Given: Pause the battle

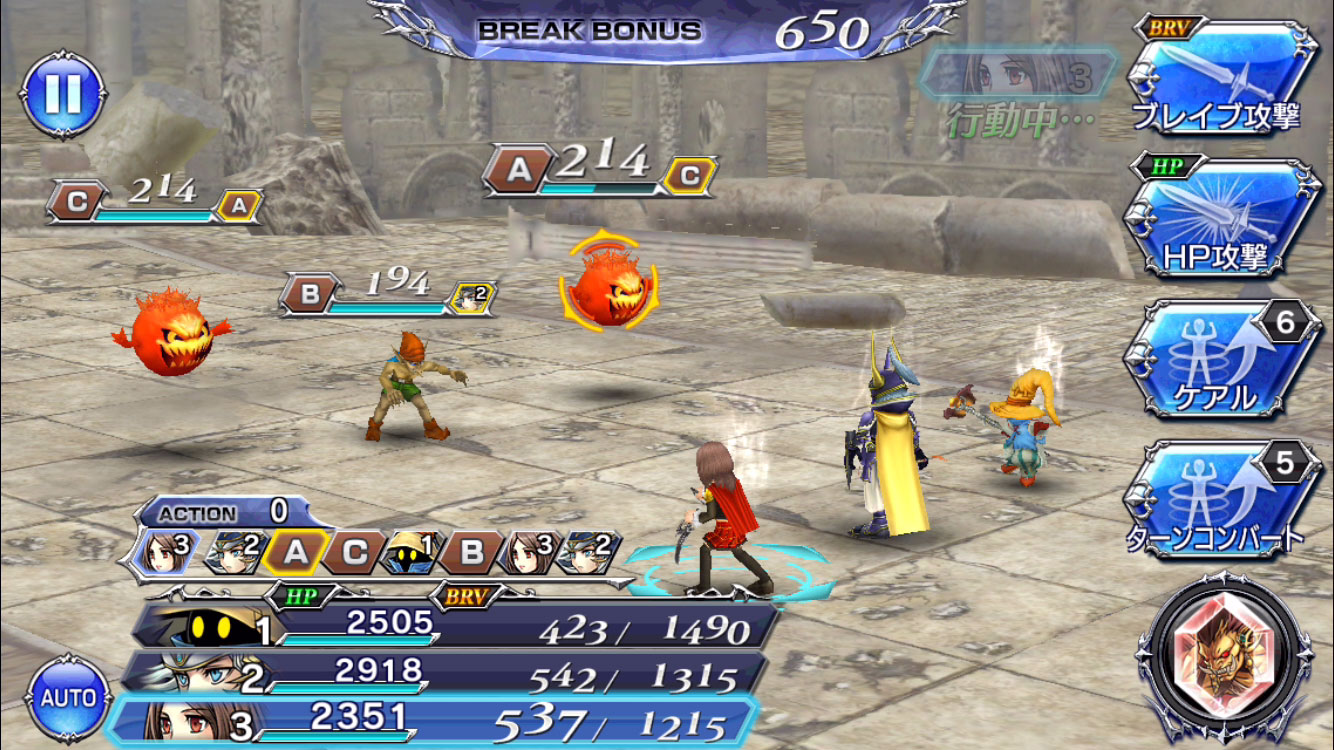Looking at the screenshot, I should pyautogui.click(x=62, y=94).
